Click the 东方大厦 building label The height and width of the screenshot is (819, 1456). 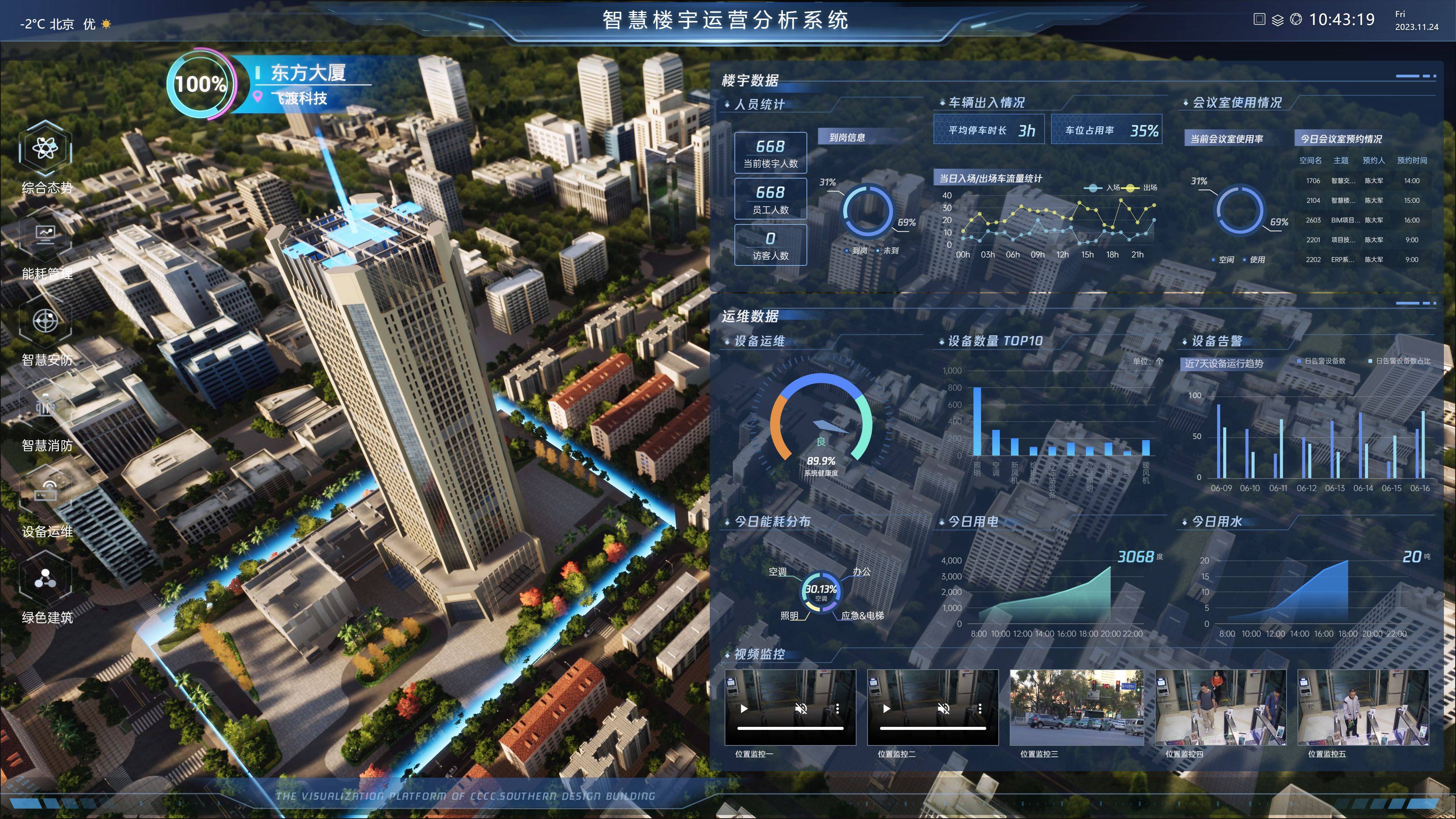[x=308, y=72]
